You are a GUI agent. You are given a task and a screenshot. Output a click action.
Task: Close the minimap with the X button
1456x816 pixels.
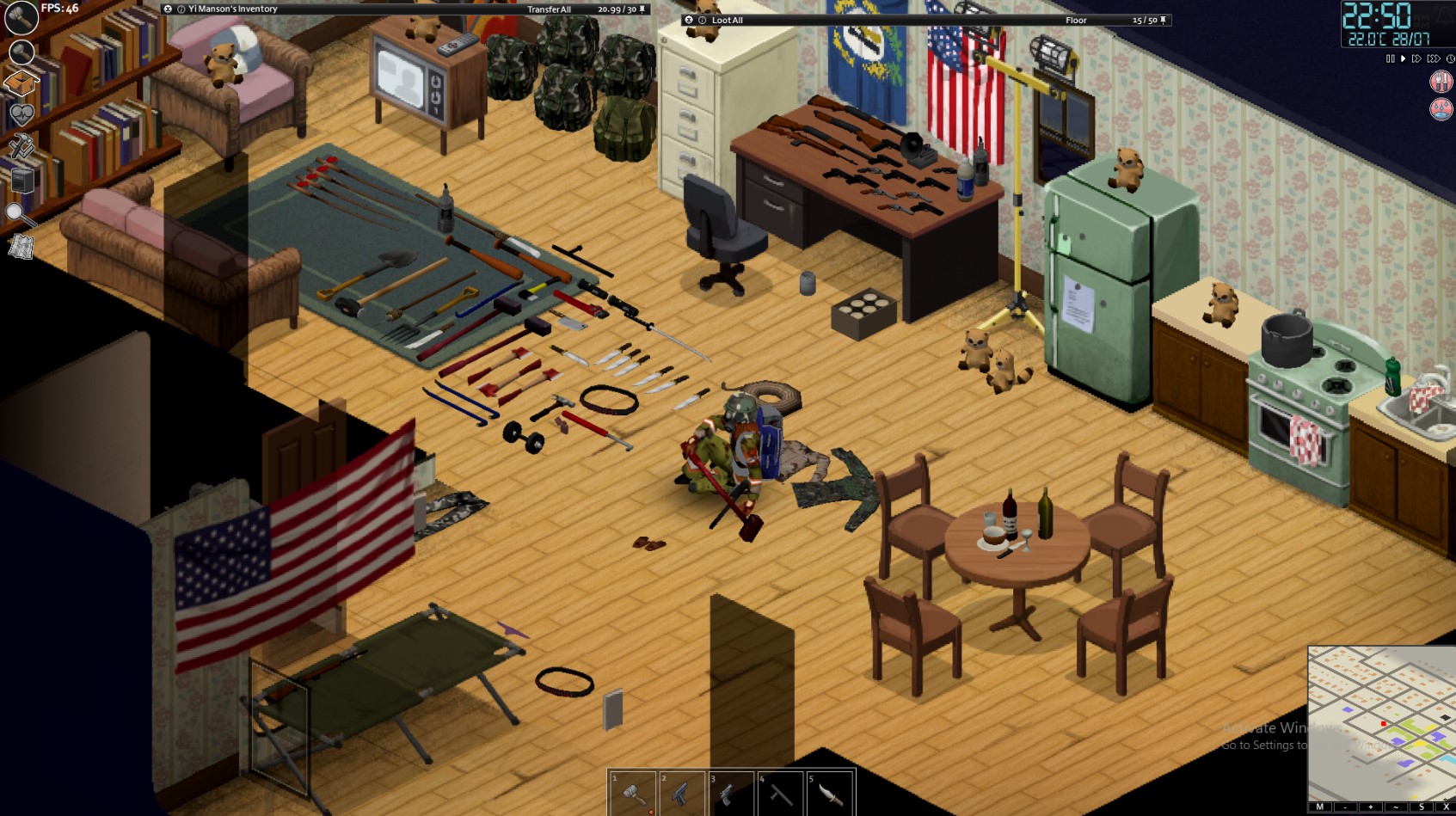(1446, 807)
